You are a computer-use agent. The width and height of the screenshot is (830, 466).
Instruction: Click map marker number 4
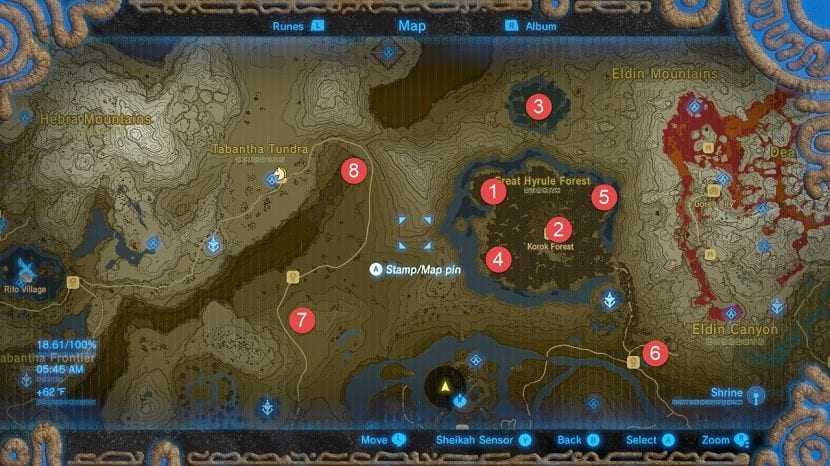click(x=497, y=259)
